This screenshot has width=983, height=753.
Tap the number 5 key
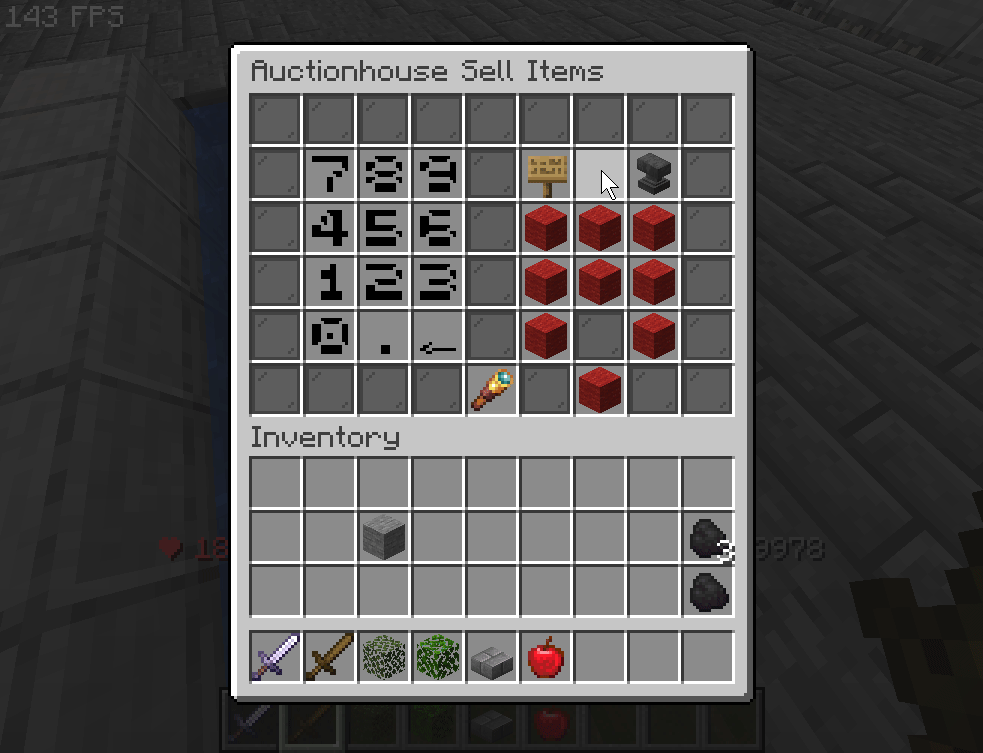point(384,229)
